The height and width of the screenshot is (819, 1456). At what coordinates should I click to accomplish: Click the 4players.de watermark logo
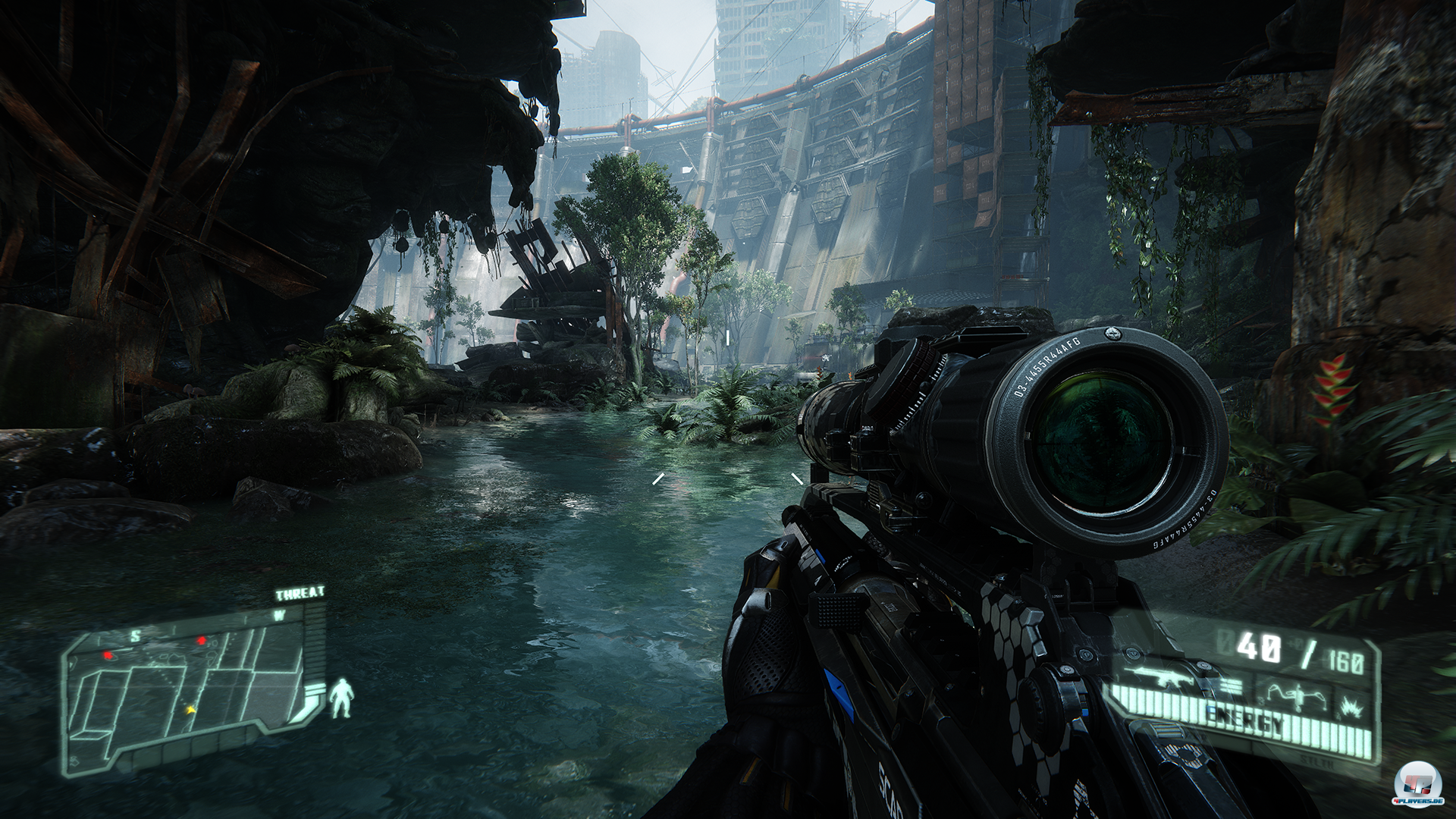click(x=1417, y=786)
